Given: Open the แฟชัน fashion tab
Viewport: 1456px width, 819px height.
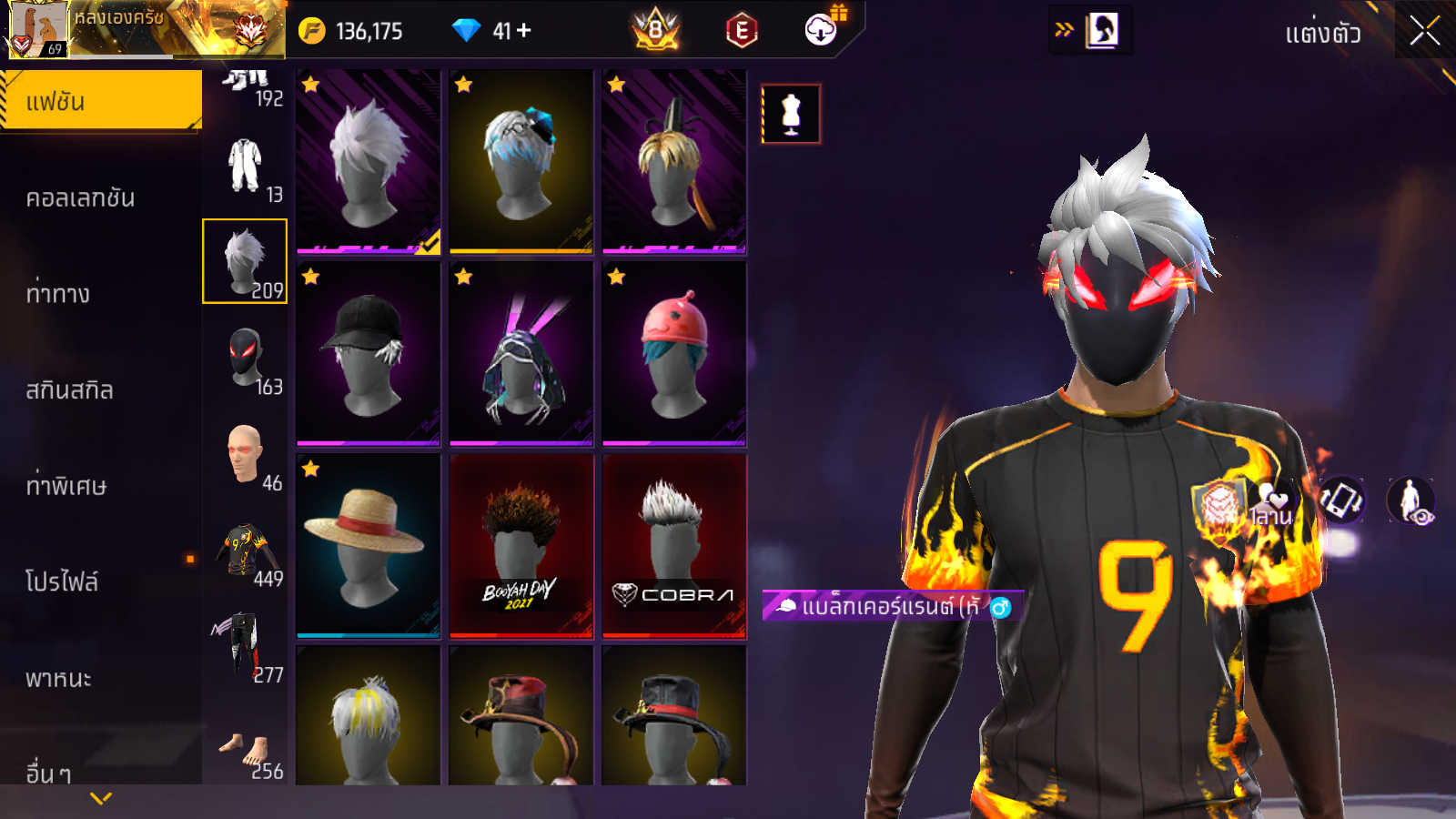Looking at the screenshot, I should (100, 101).
